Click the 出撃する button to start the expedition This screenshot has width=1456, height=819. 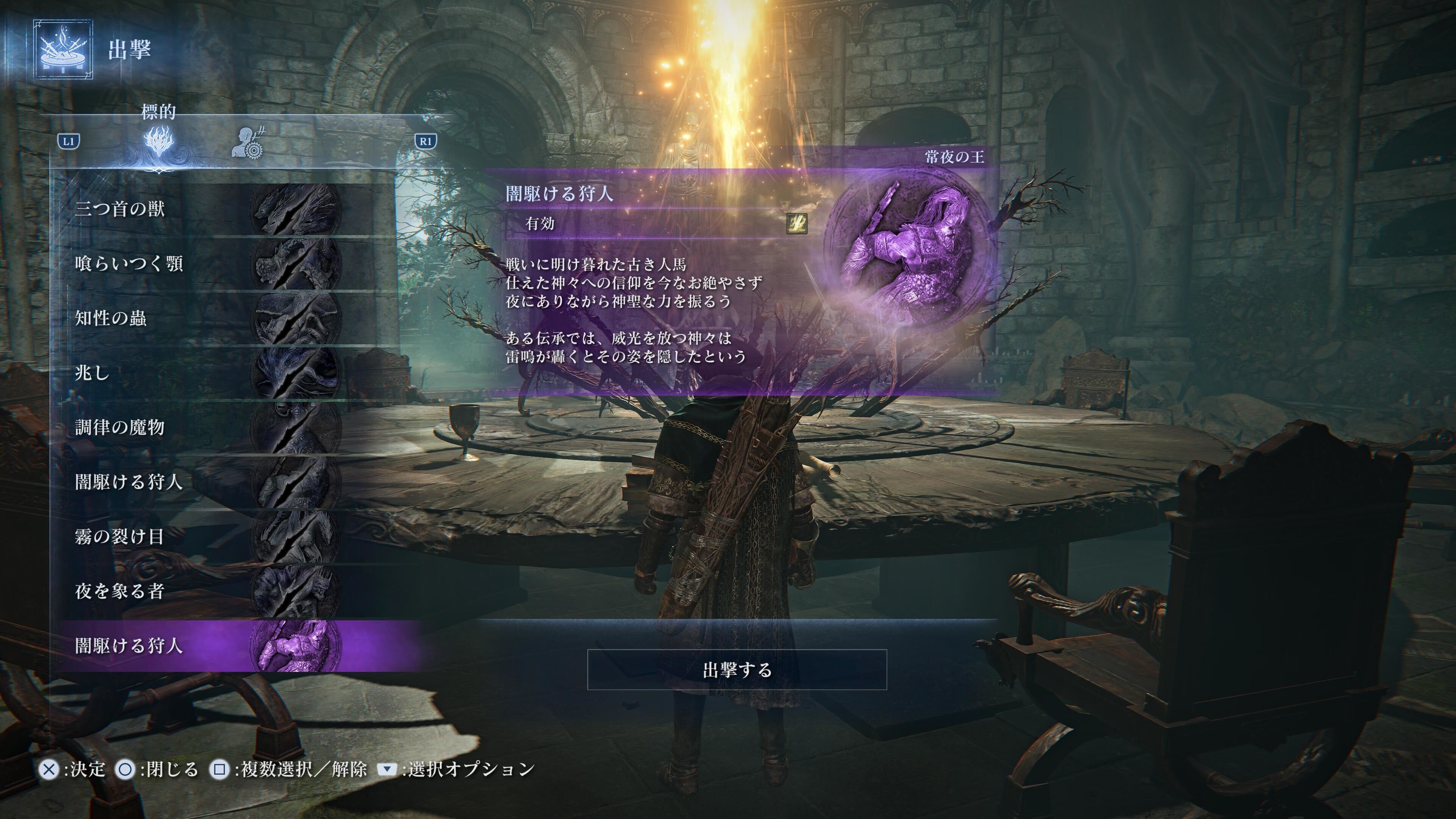[736, 670]
